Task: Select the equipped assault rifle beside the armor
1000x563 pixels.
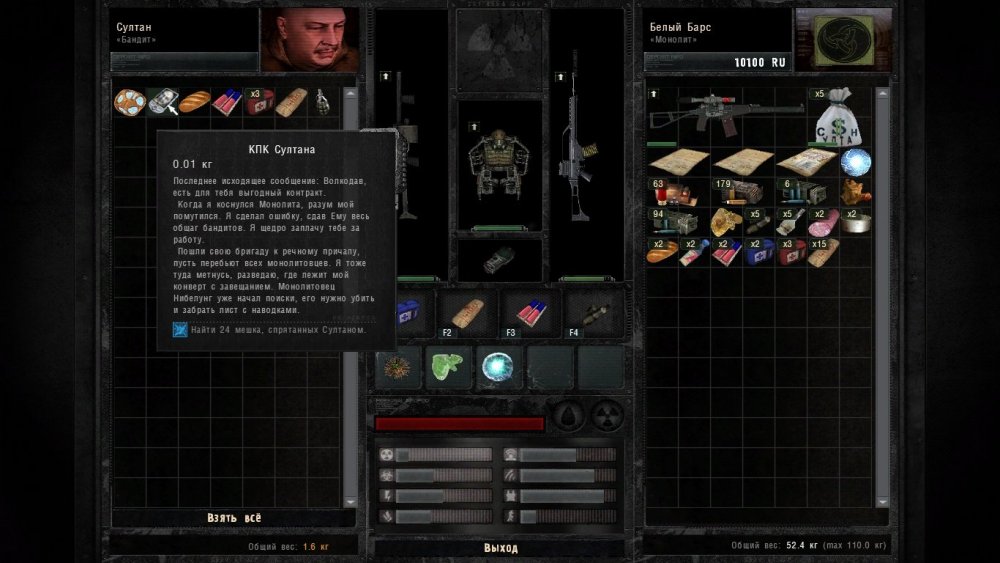Action: 580,150
